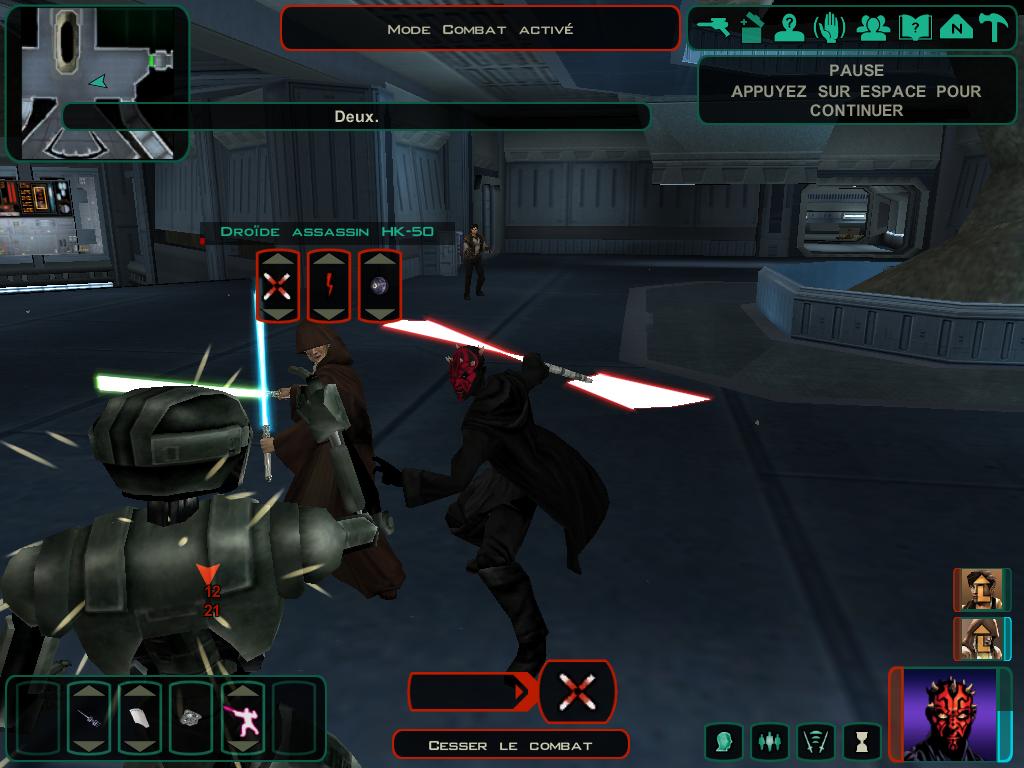1024x768 pixels.
Task: Click 'Cesser le combat' button
Action: point(510,745)
